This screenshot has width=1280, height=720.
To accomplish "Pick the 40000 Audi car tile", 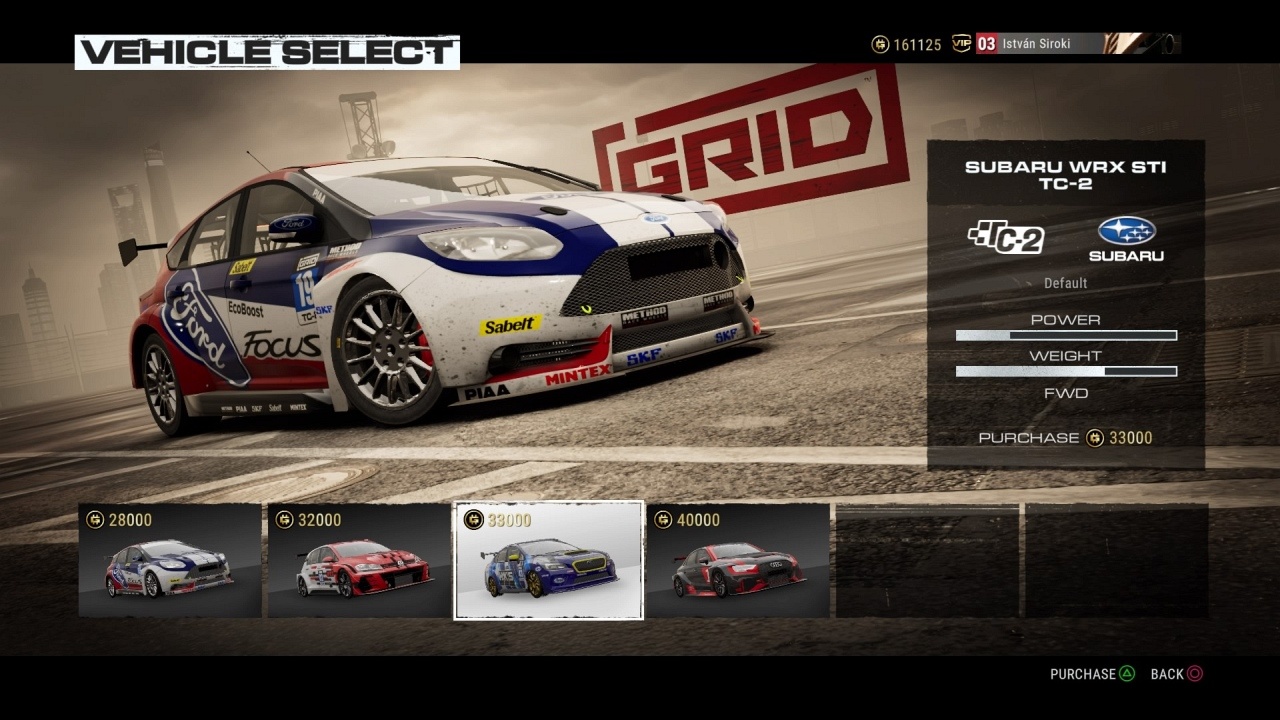I will [738, 561].
